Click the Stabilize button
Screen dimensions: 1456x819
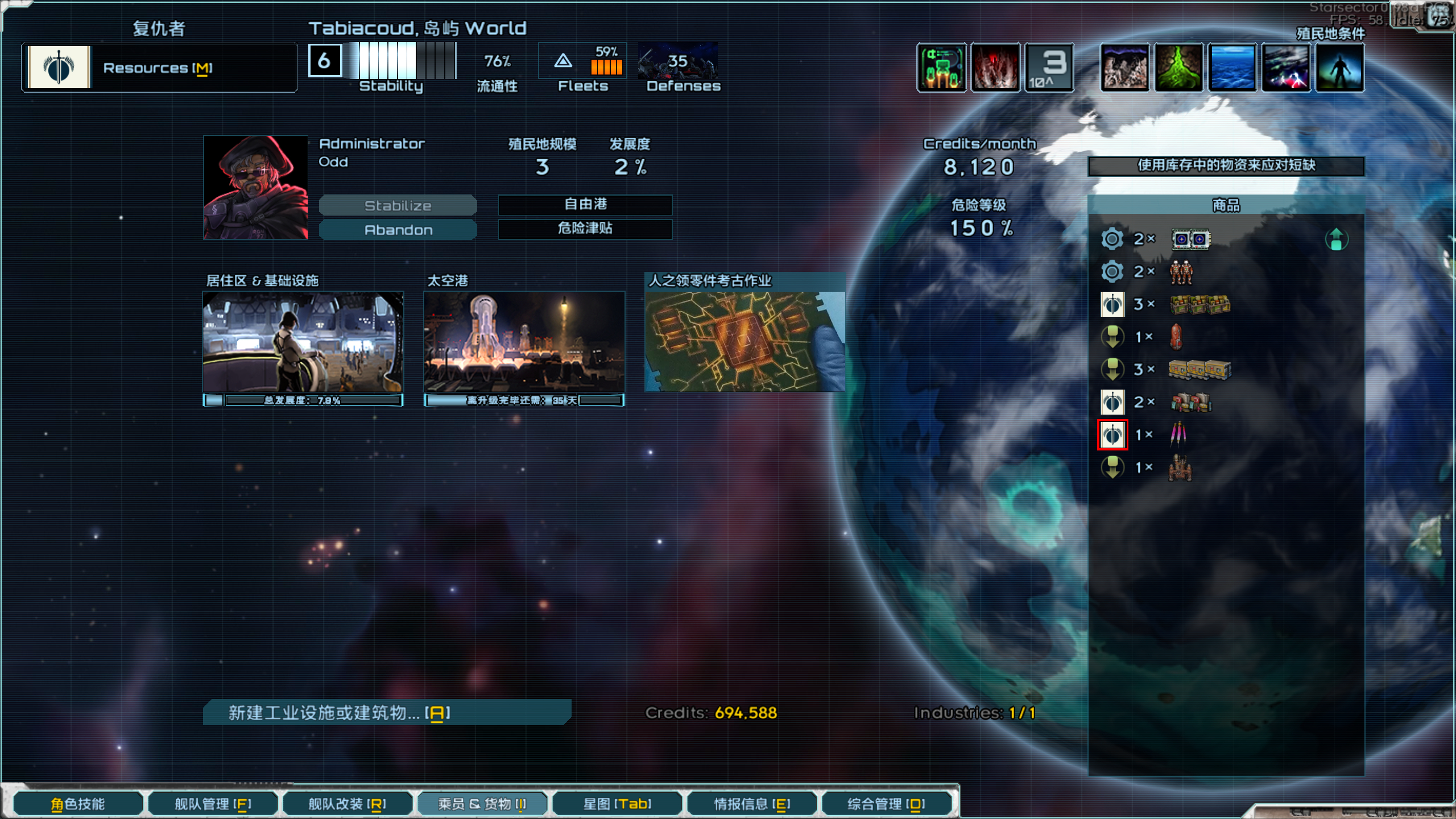point(398,205)
